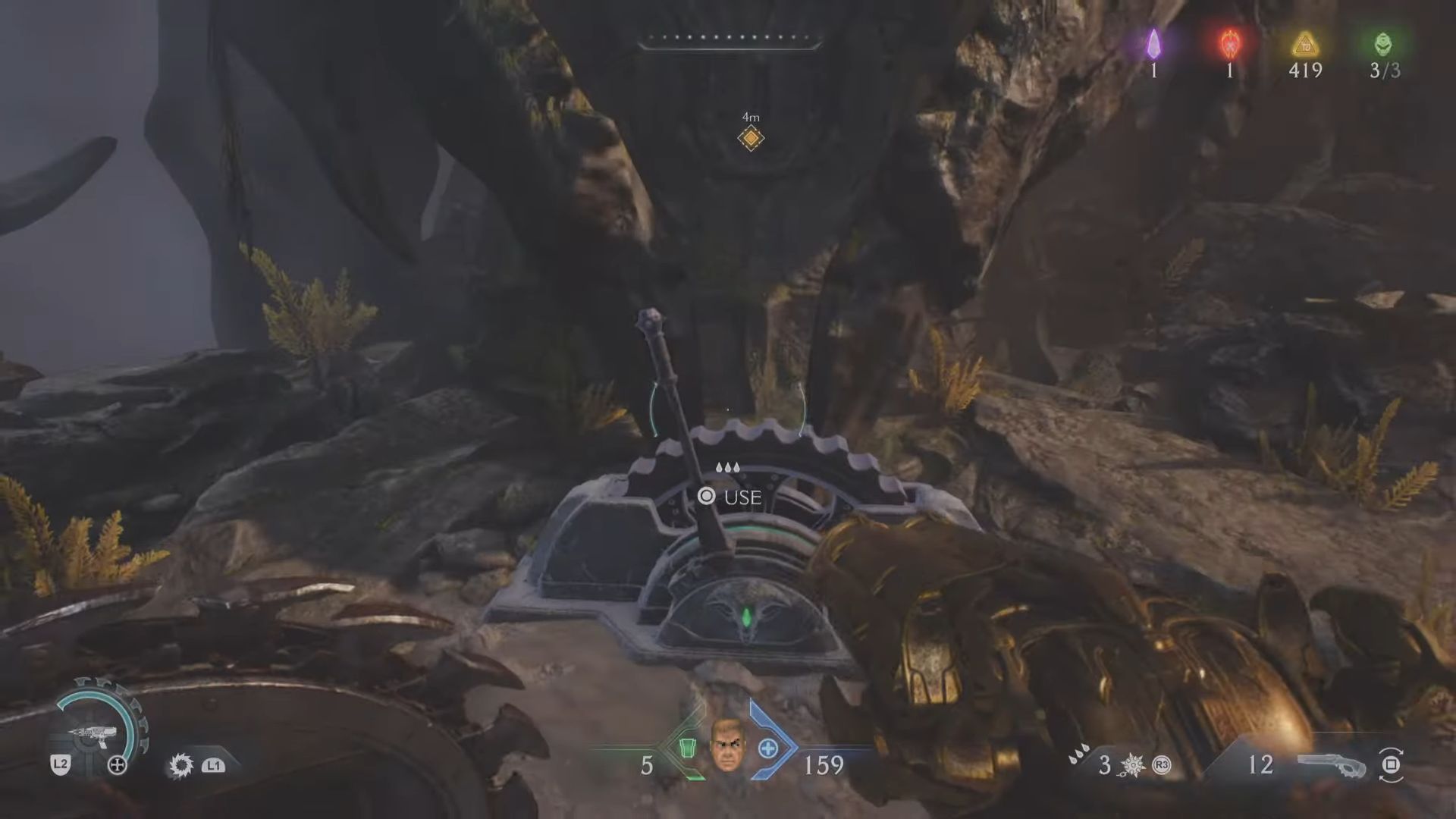This screenshot has width=1456, height=819.
Task: Select the purple crystal currency icon
Action: pyautogui.click(x=1153, y=44)
